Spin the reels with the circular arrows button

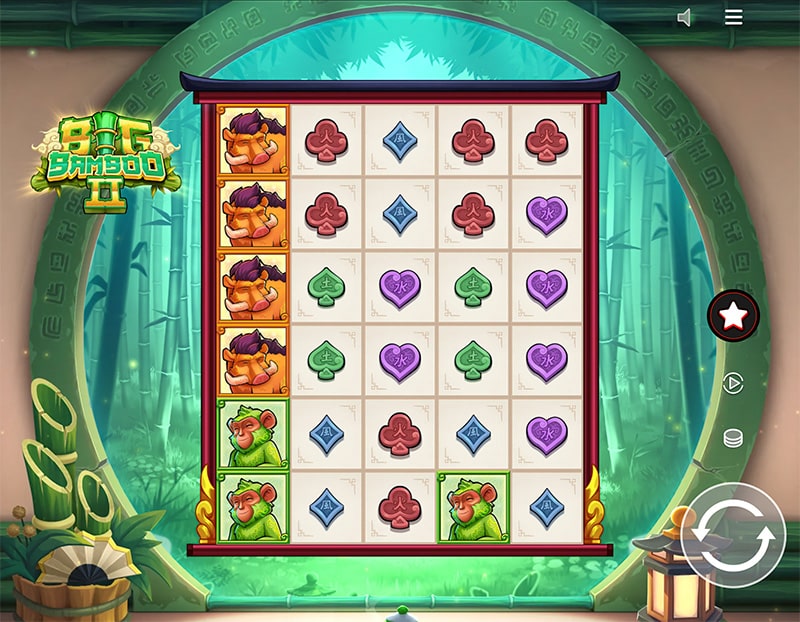pyautogui.click(x=735, y=535)
